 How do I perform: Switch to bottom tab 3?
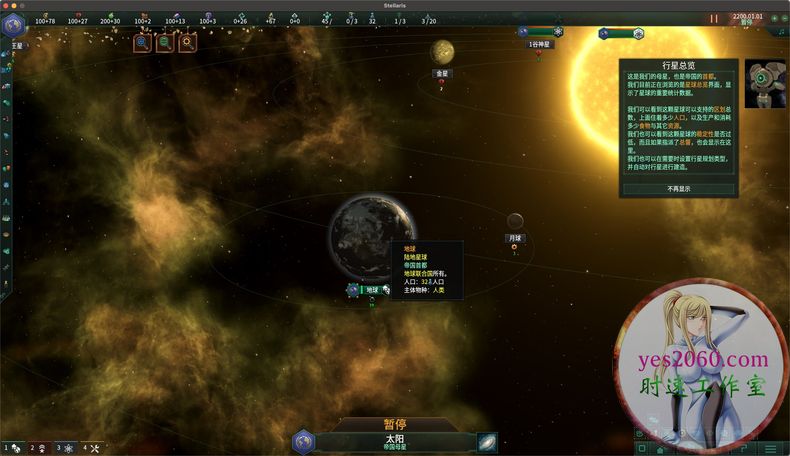tap(64, 448)
